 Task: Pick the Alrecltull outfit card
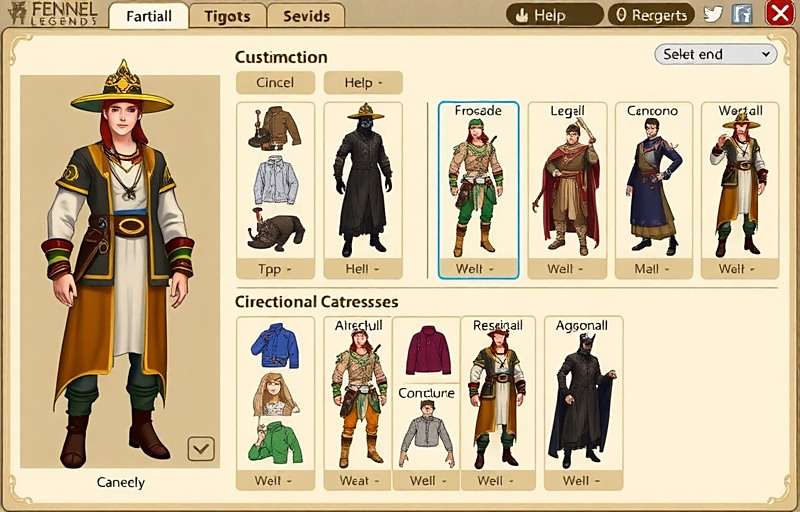click(357, 400)
